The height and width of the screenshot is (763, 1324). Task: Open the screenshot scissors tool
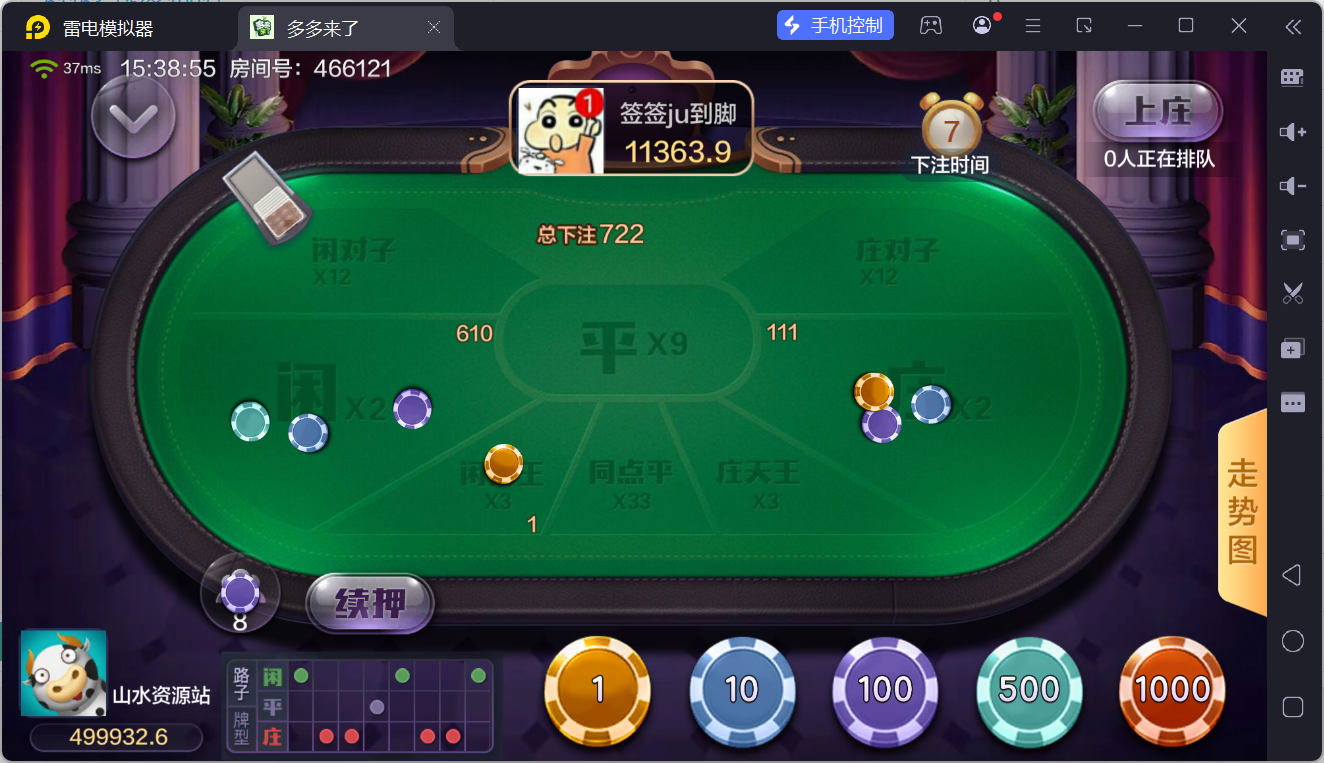tap(1292, 293)
